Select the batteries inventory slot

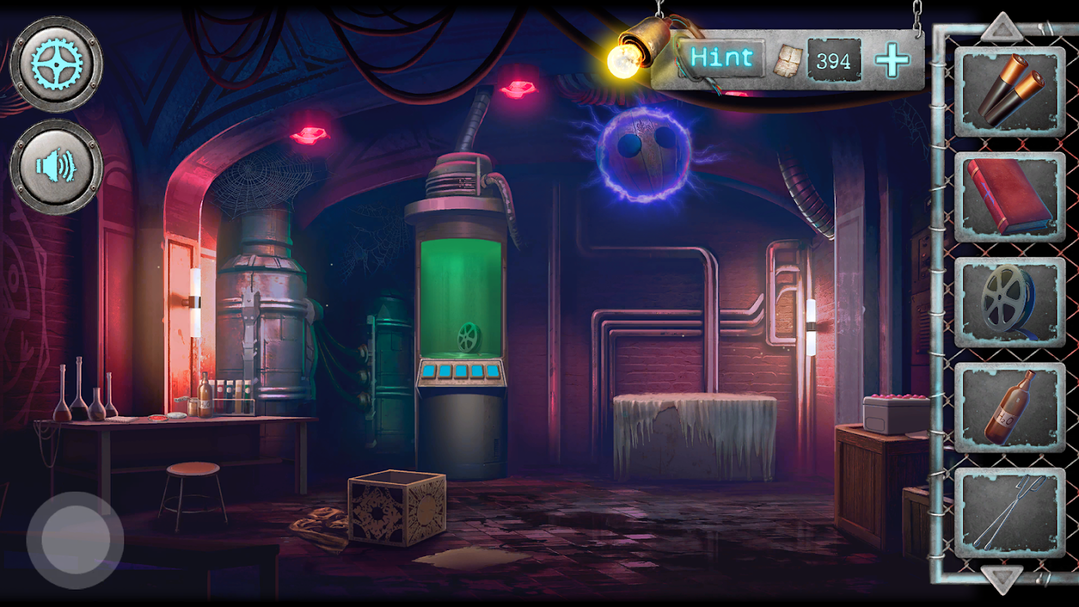[x=1008, y=91]
